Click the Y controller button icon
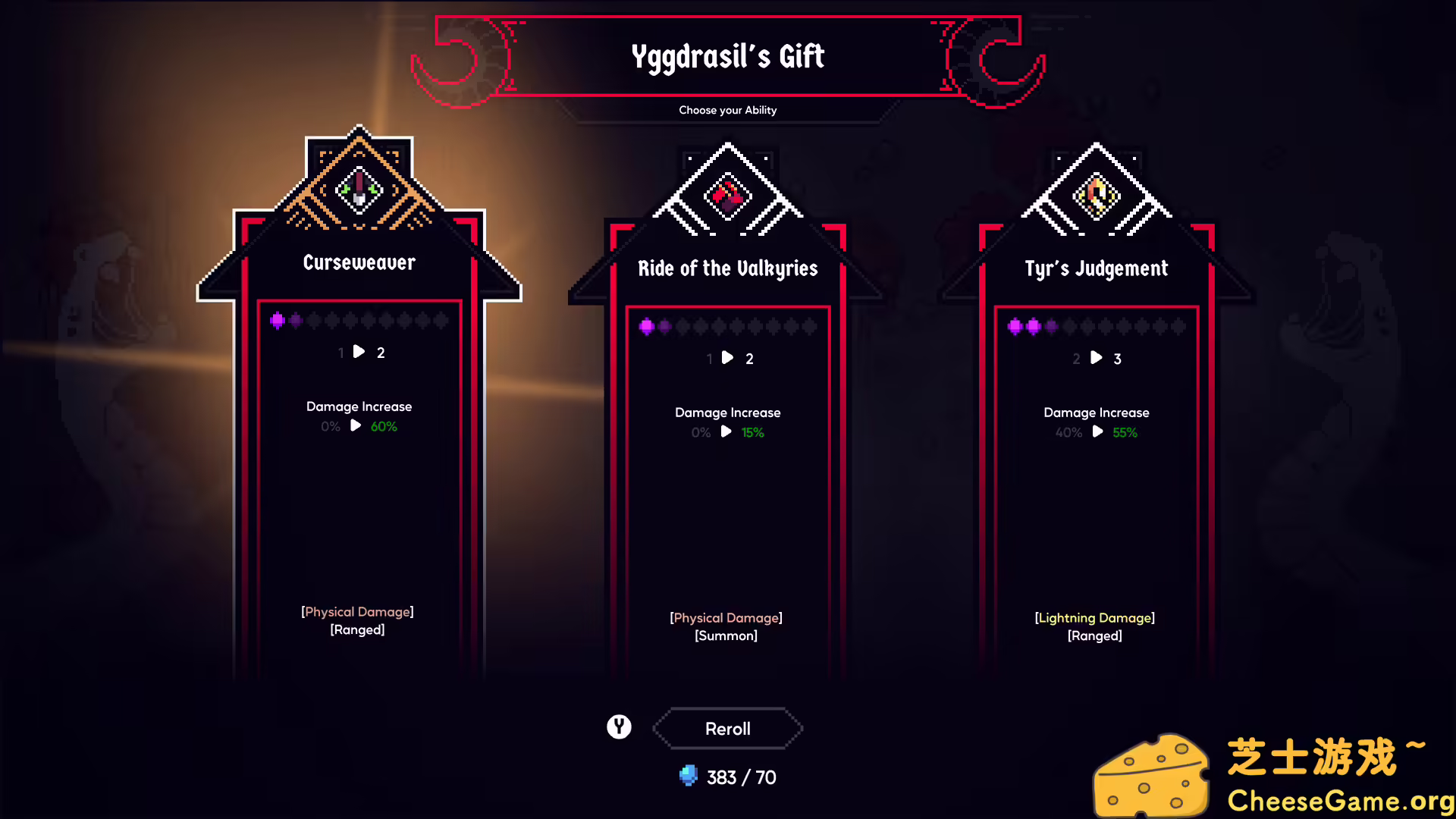Image resolution: width=1456 pixels, height=819 pixels. 619,726
